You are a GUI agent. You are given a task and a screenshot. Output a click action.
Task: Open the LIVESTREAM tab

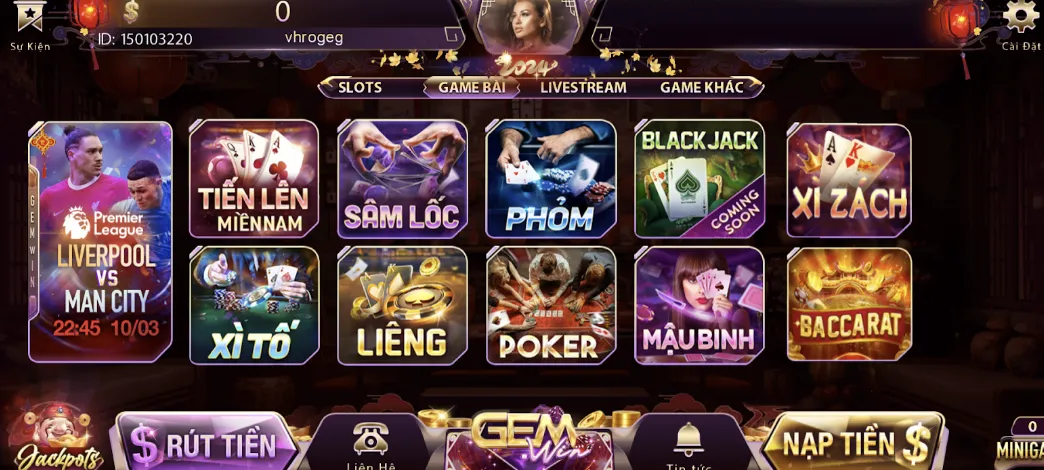(x=583, y=87)
